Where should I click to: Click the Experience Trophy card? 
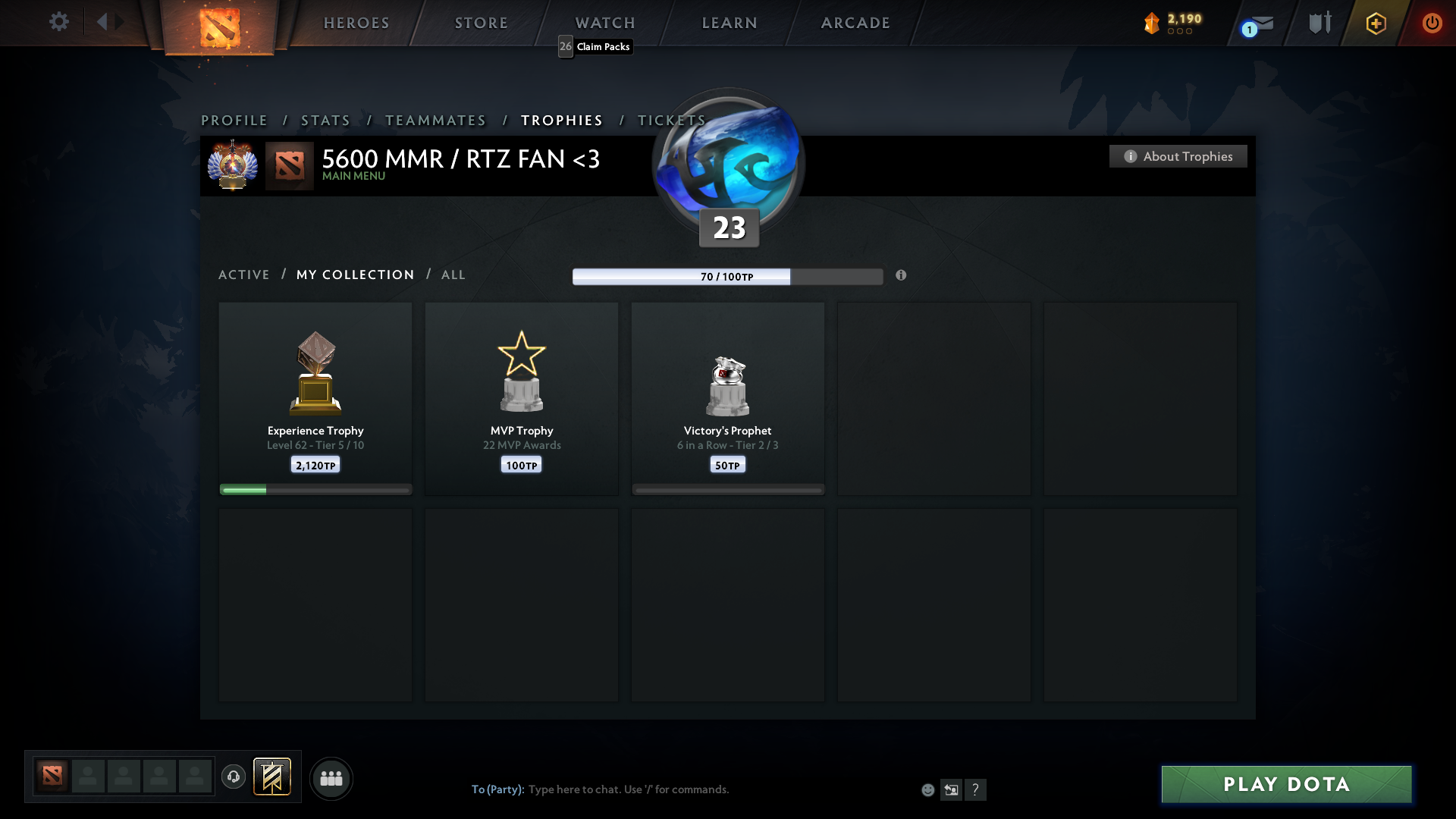click(315, 398)
